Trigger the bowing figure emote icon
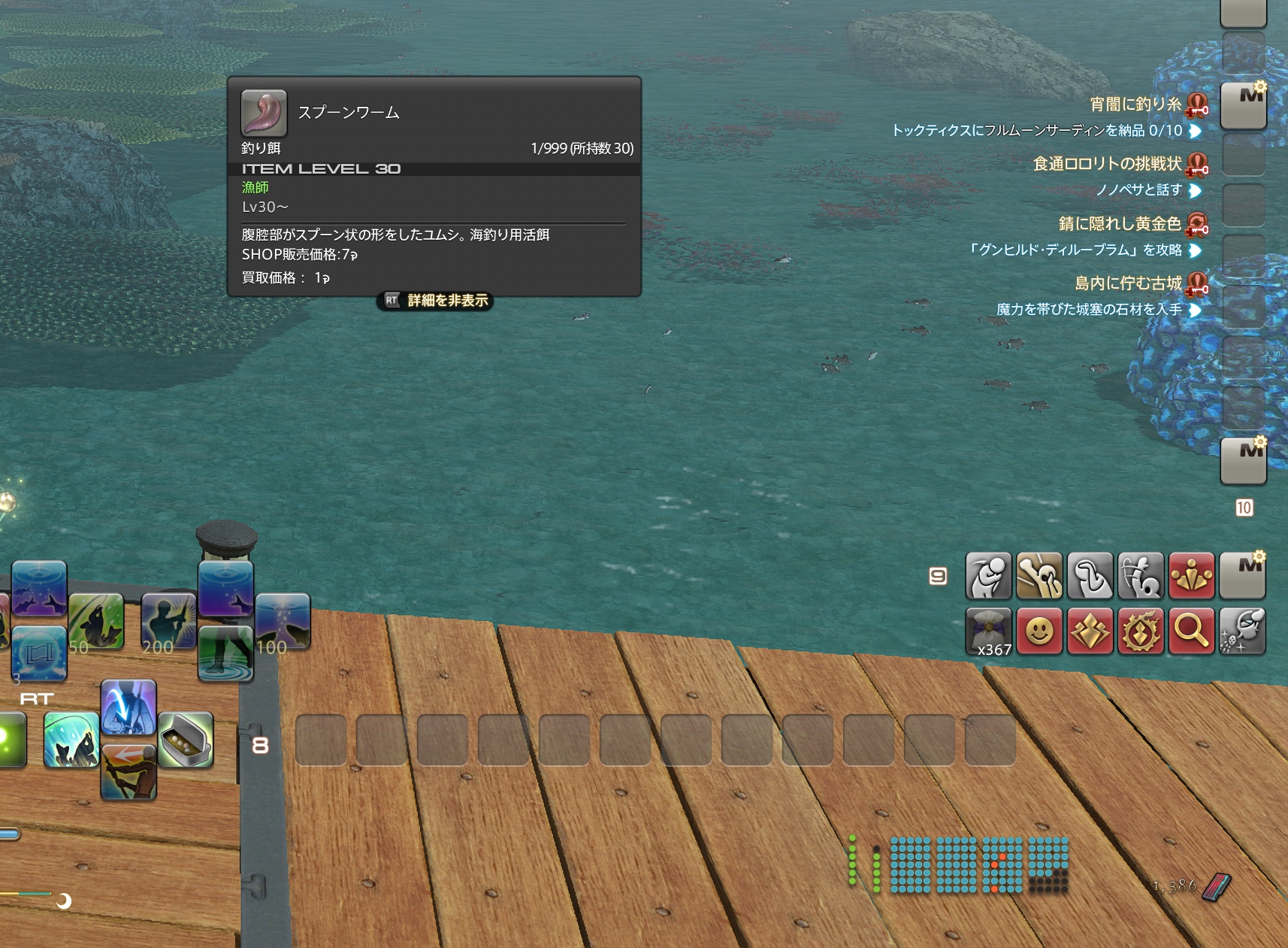This screenshot has width=1288, height=948. [989, 576]
